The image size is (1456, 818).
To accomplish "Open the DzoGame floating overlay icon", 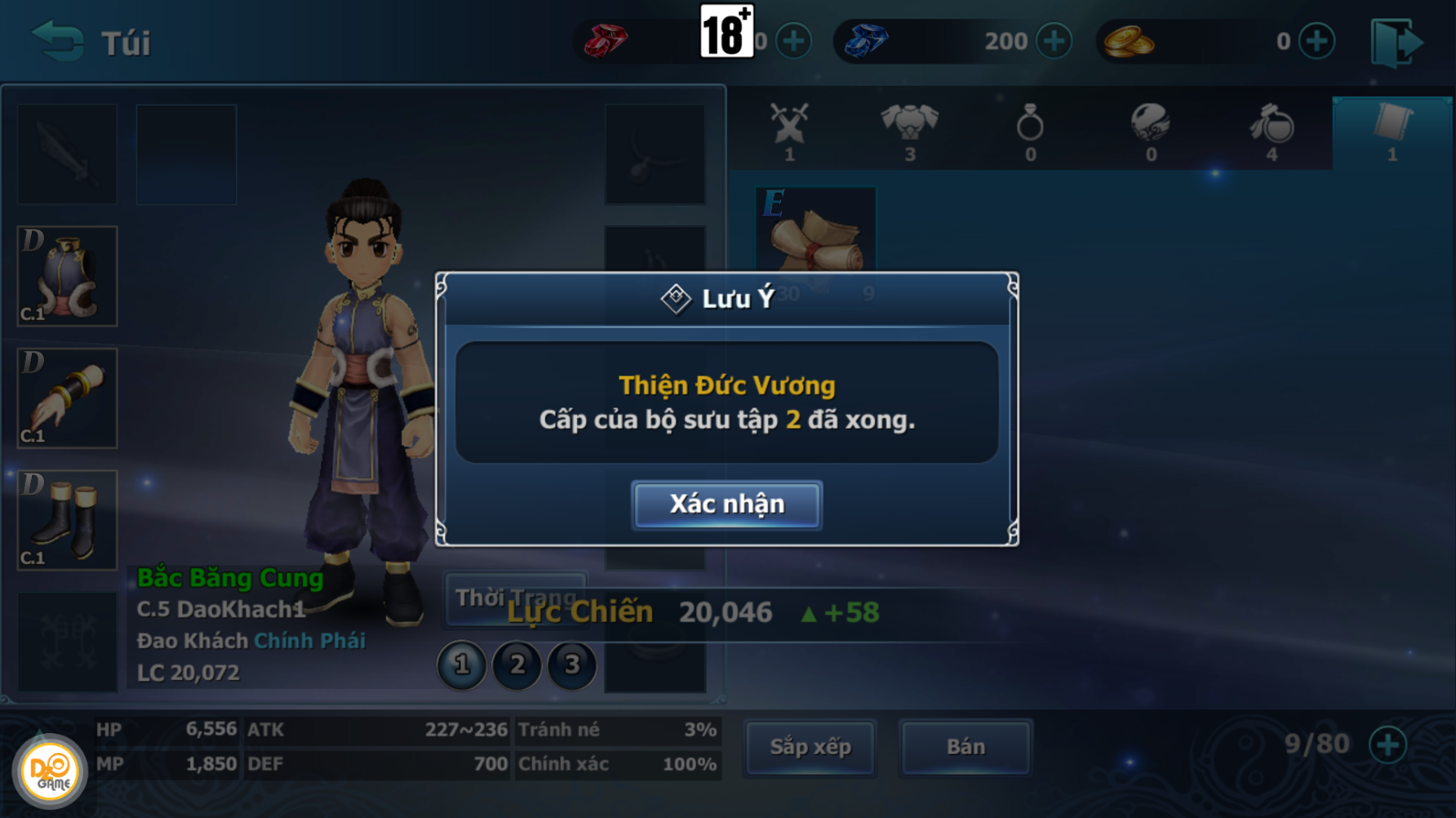I will (x=50, y=771).
